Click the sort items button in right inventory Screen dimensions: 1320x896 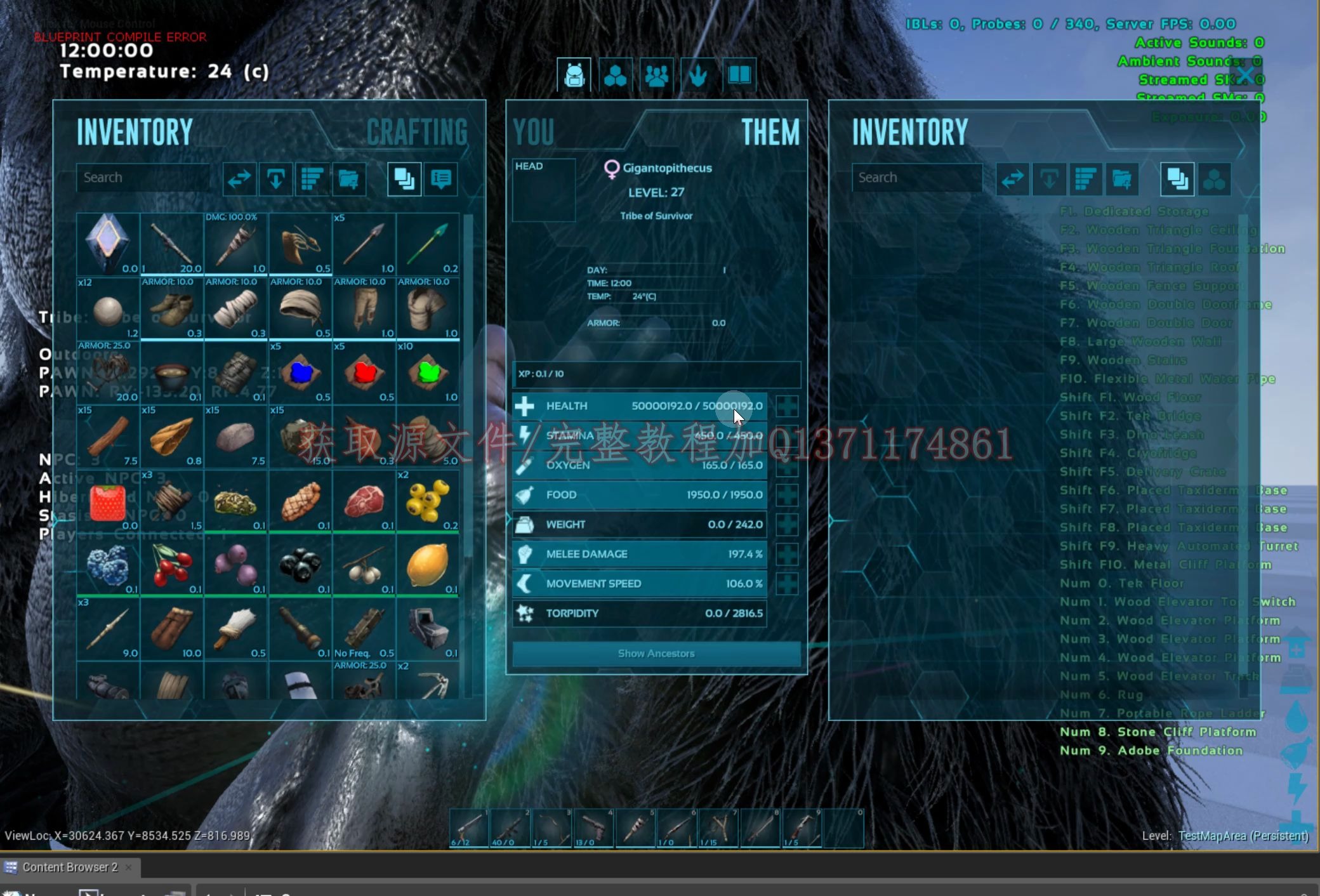pos(1085,179)
